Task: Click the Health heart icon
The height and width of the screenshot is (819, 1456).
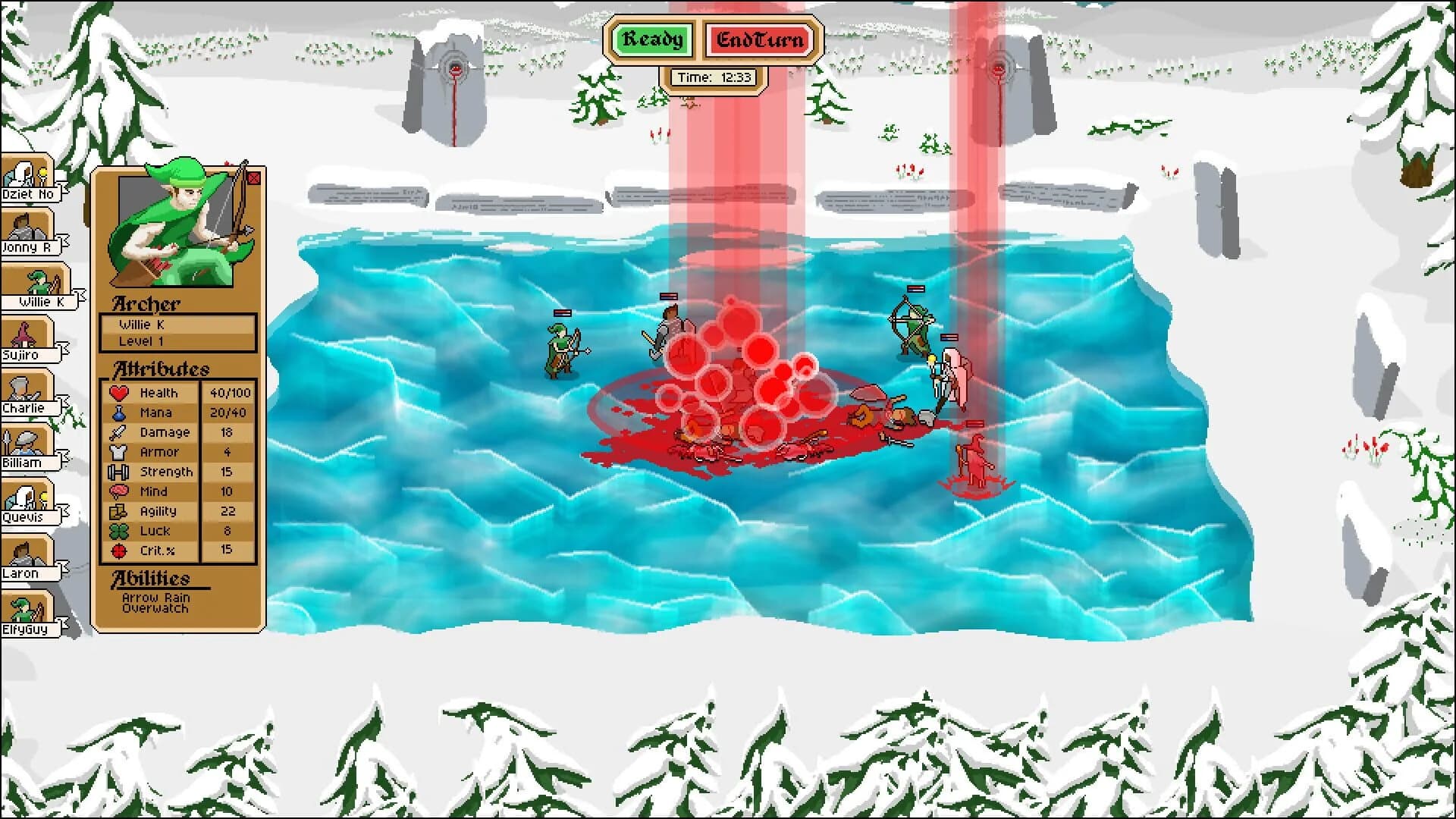Action: click(120, 394)
